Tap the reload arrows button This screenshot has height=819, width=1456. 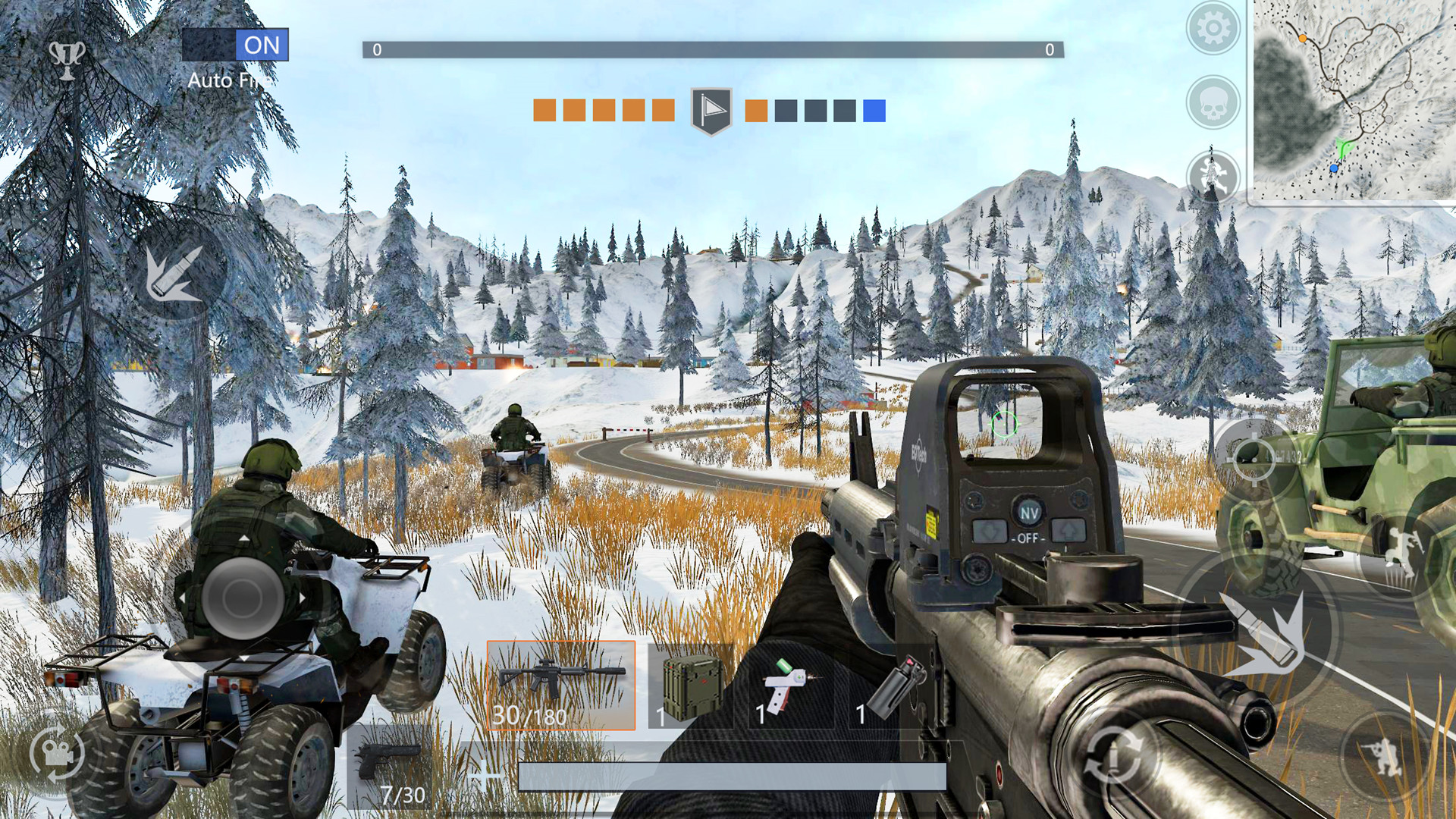[x=1113, y=756]
